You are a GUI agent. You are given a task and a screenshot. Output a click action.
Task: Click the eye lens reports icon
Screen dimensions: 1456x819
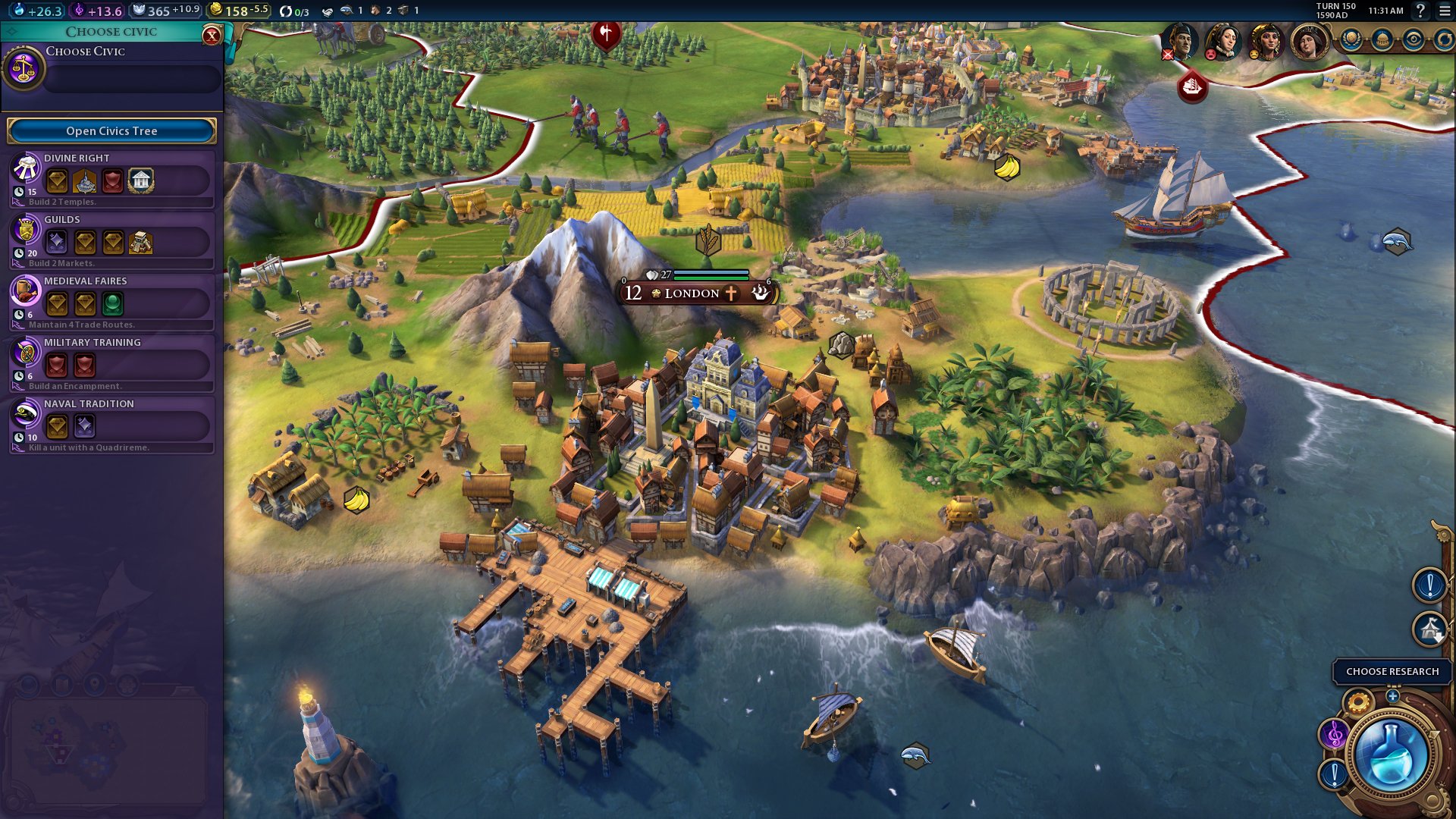coord(1414,38)
